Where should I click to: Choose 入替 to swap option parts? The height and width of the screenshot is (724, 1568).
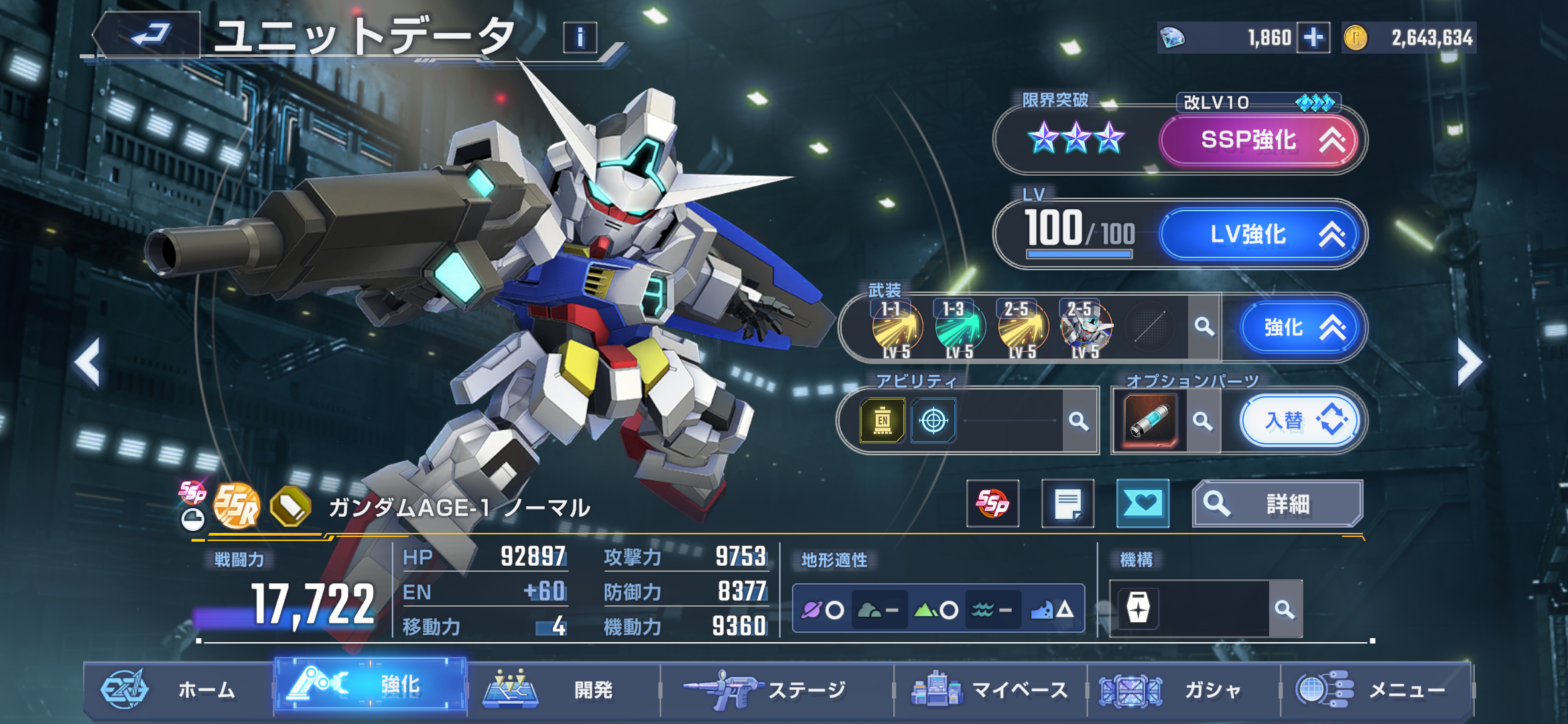[1300, 421]
